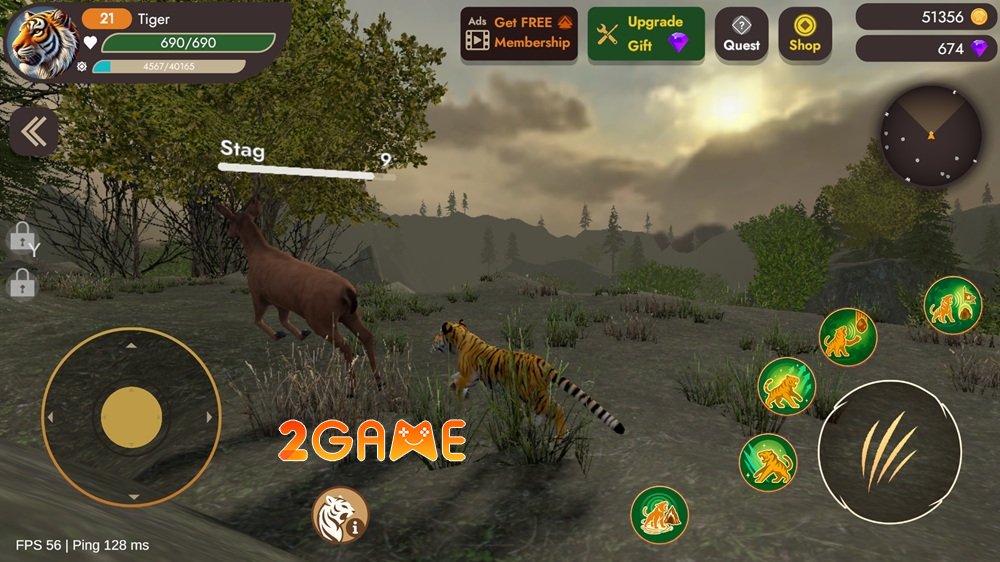Activate the tiger rock-throw skill
Viewport: 1000px width, 562px height.
[x=848, y=337]
